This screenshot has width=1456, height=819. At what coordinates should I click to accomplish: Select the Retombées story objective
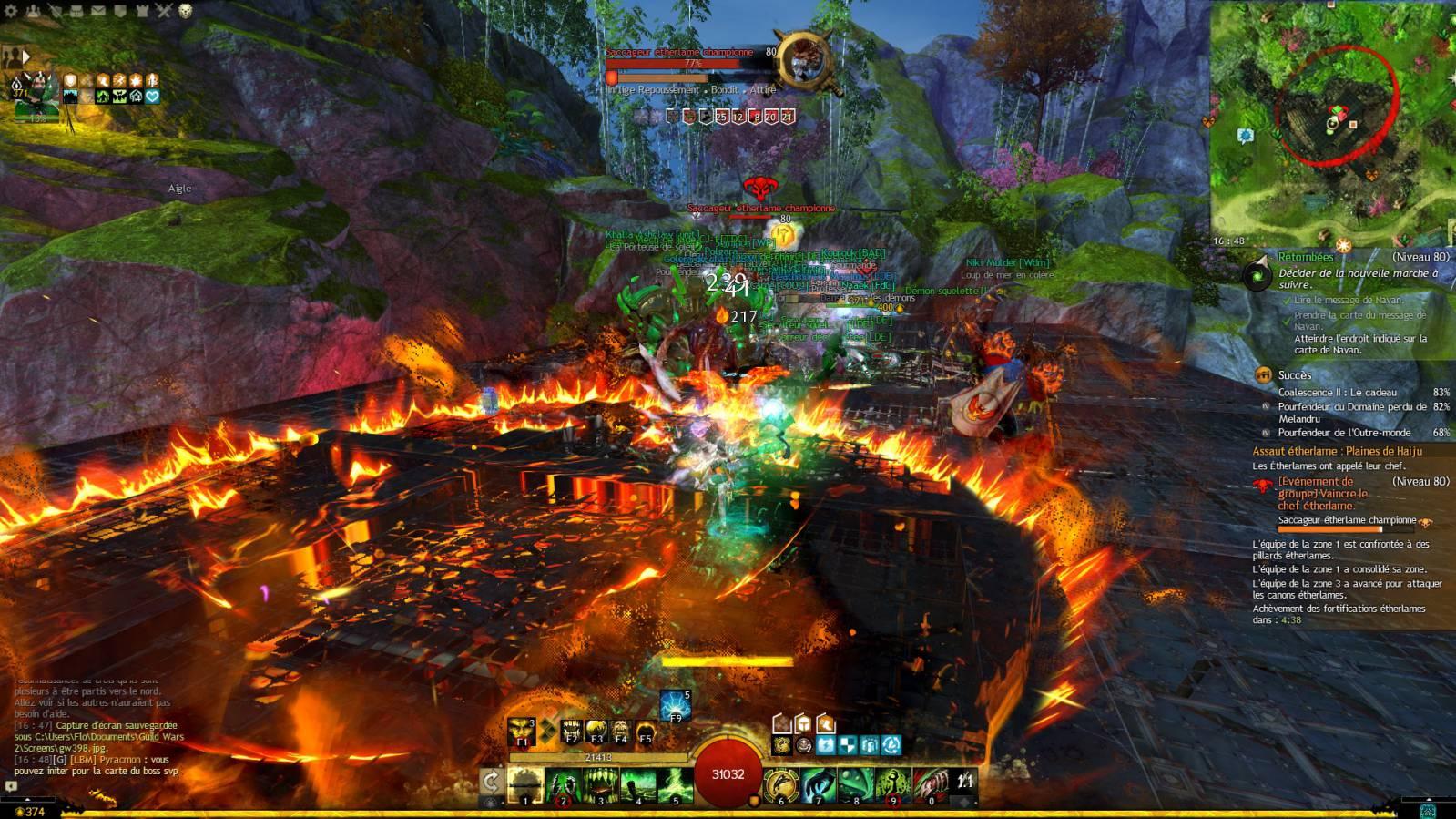pyautogui.click(x=1307, y=258)
